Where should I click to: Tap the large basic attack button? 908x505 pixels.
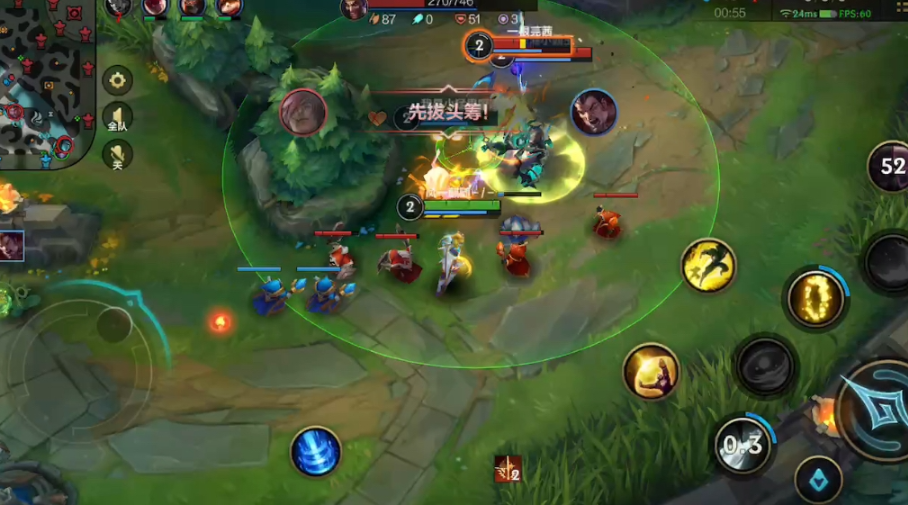873,408
